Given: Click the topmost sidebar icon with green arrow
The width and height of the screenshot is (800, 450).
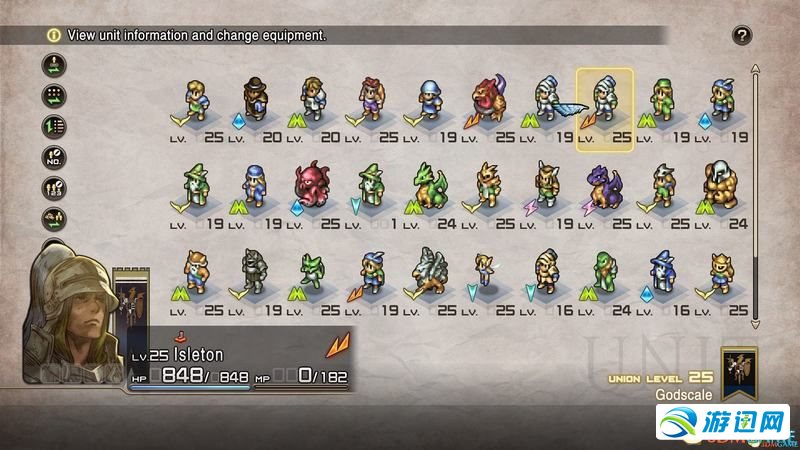Looking at the screenshot, I should pos(53,66).
